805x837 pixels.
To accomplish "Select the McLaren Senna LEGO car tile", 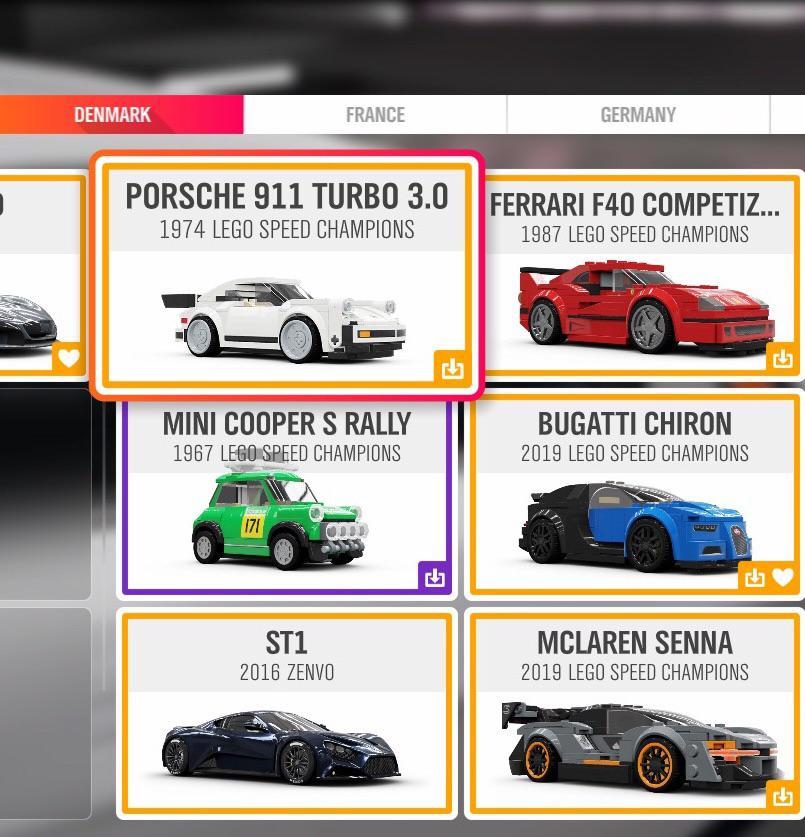I will (634, 715).
